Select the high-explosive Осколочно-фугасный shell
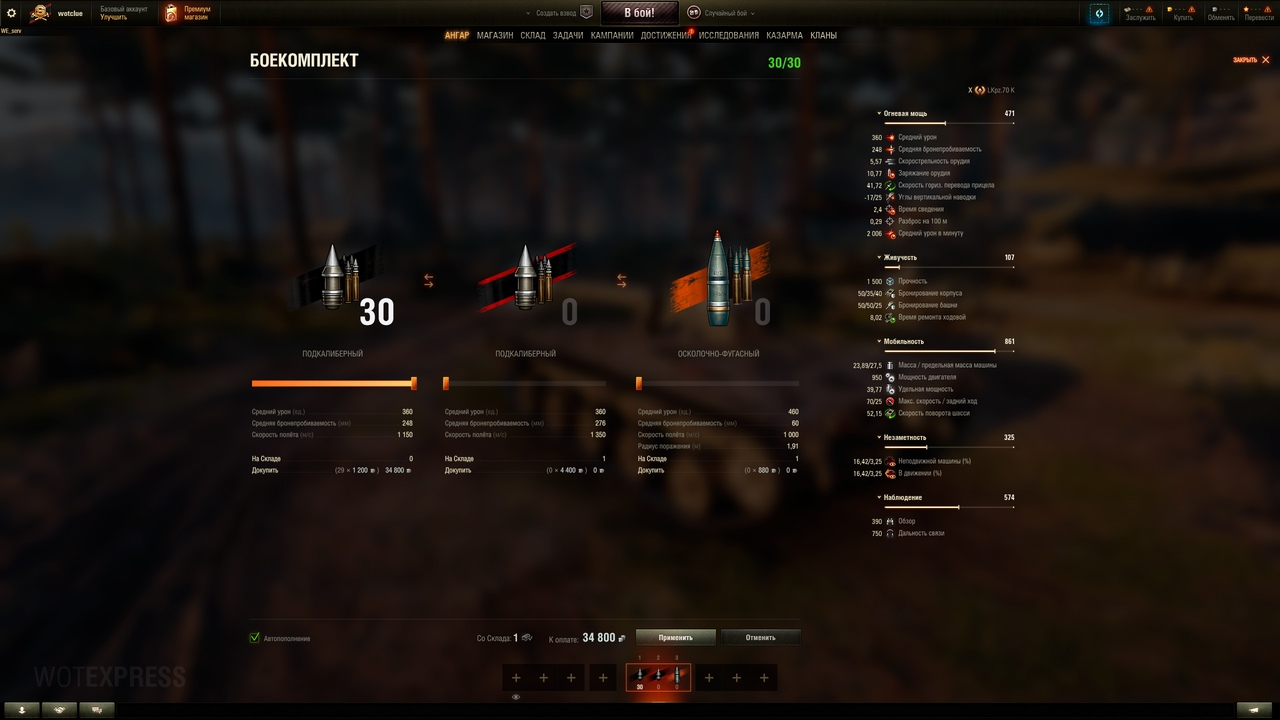Viewport: 1280px width, 720px height. click(718, 285)
